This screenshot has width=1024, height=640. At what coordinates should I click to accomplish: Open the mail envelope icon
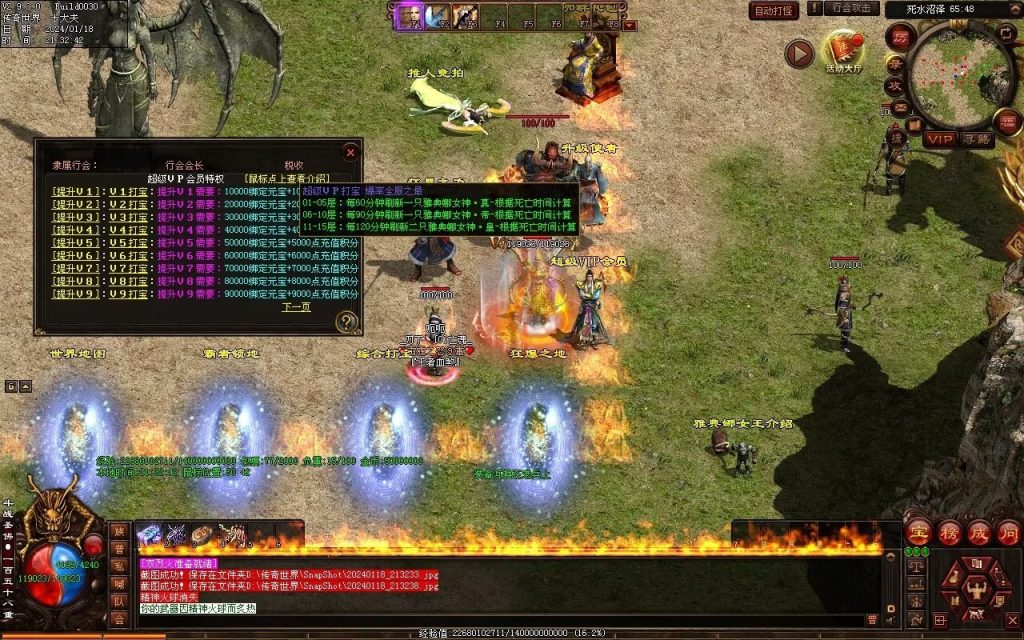[x=900, y=107]
